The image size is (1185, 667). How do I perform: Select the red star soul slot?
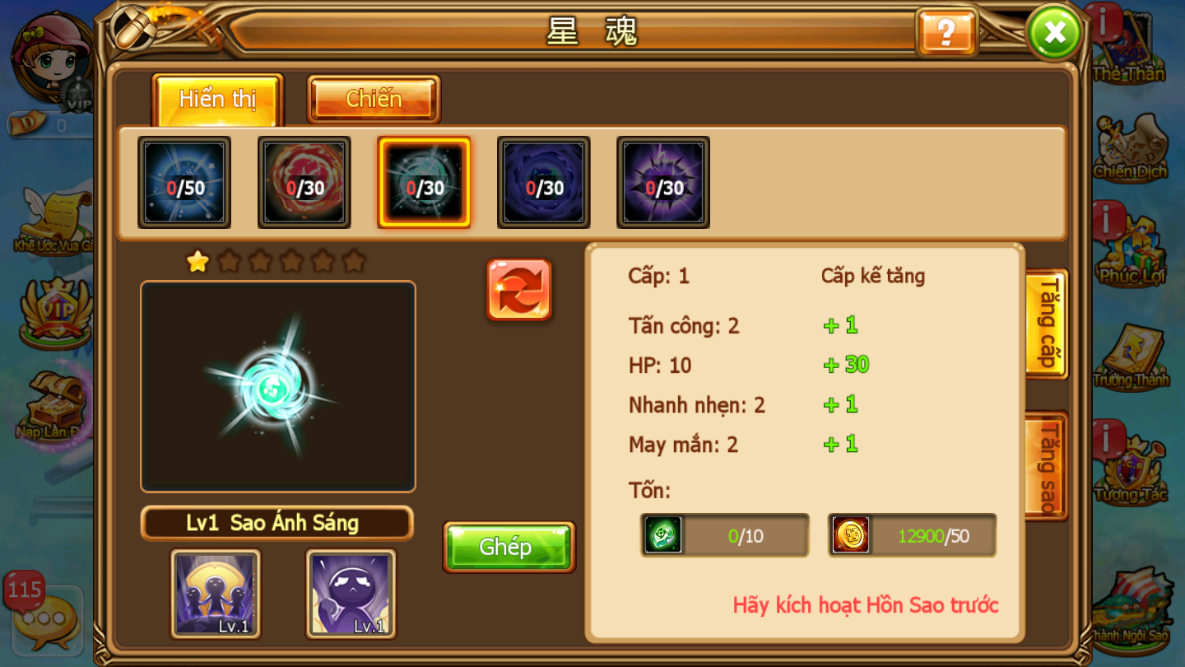point(304,183)
